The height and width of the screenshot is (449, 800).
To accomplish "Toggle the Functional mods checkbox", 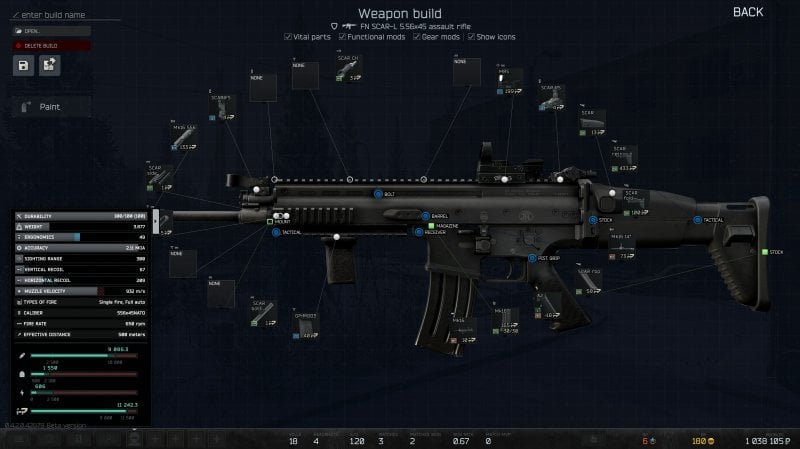I will pos(343,36).
